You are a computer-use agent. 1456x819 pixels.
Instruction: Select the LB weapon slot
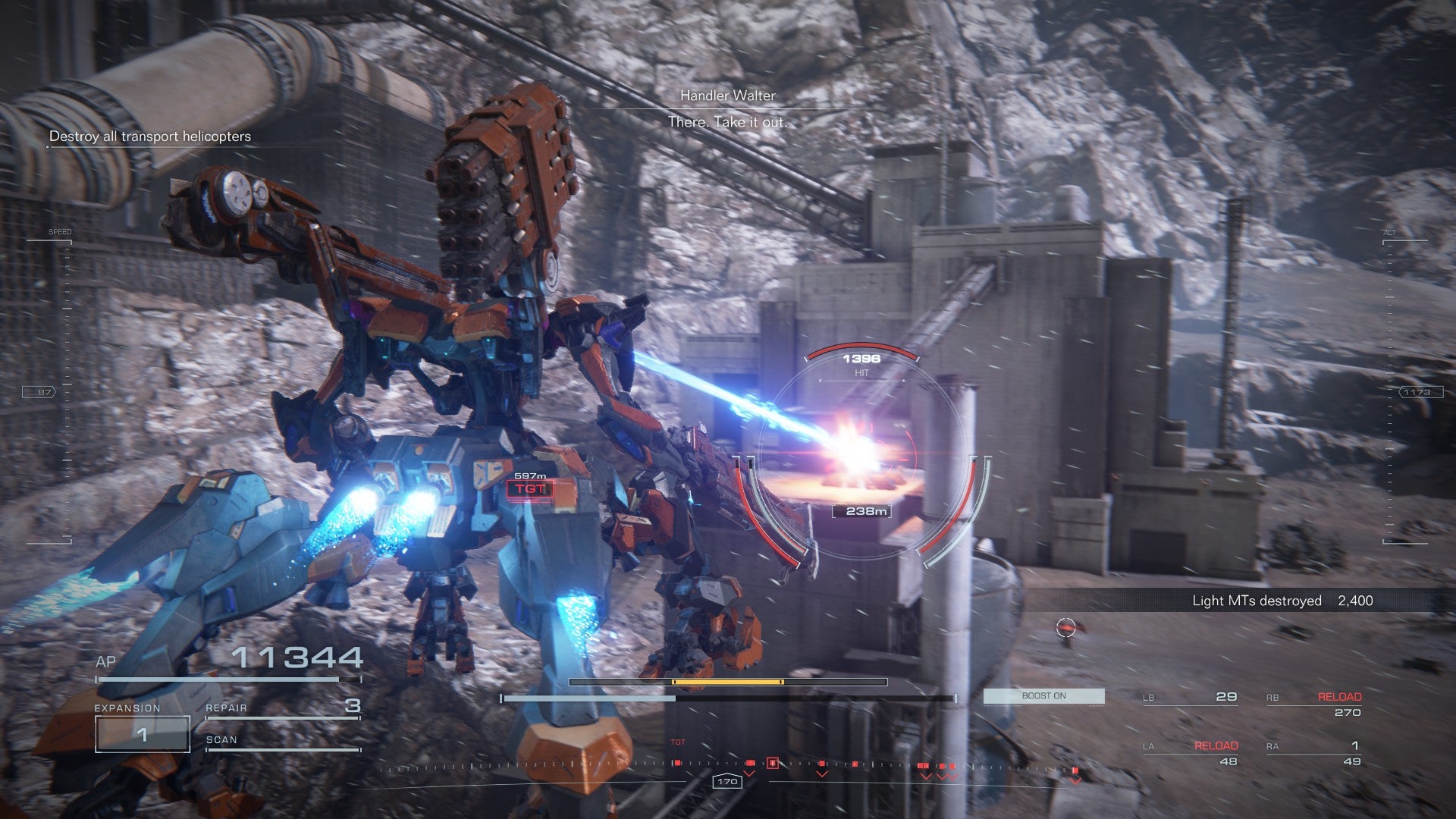(x=1190, y=697)
